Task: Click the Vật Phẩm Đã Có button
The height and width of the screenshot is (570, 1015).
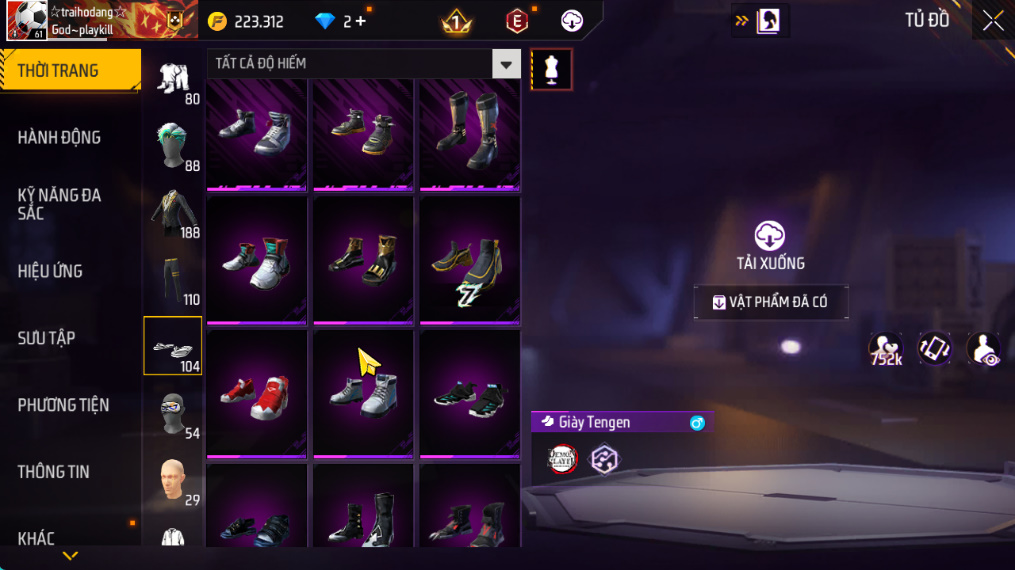Action: [x=771, y=302]
